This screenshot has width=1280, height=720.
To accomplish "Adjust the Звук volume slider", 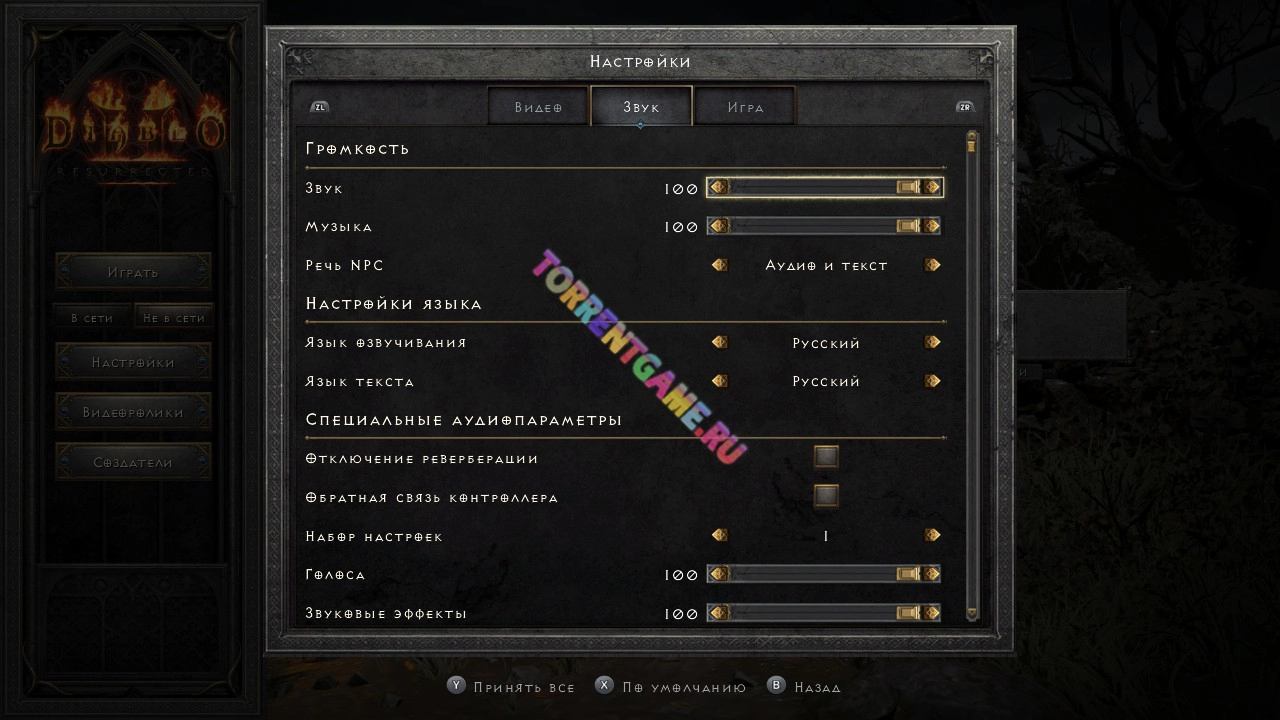I will click(824, 187).
